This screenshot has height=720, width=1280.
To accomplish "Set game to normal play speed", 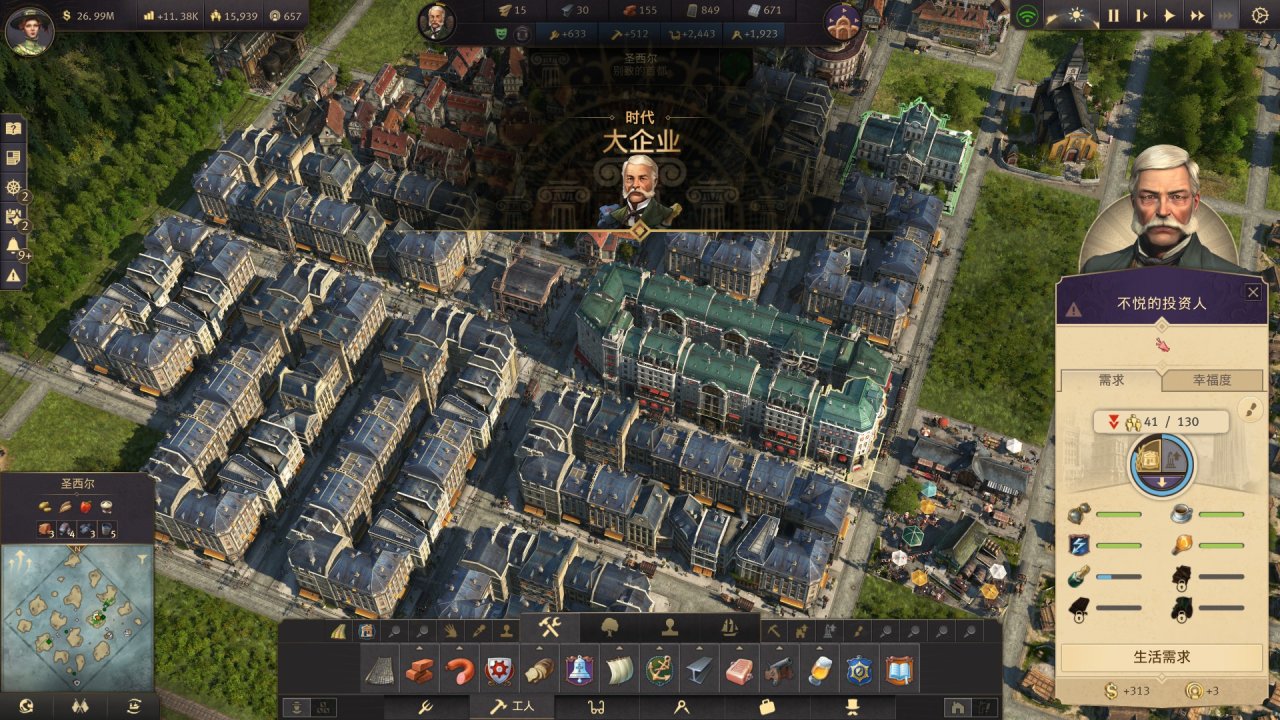I will [x=1169, y=15].
